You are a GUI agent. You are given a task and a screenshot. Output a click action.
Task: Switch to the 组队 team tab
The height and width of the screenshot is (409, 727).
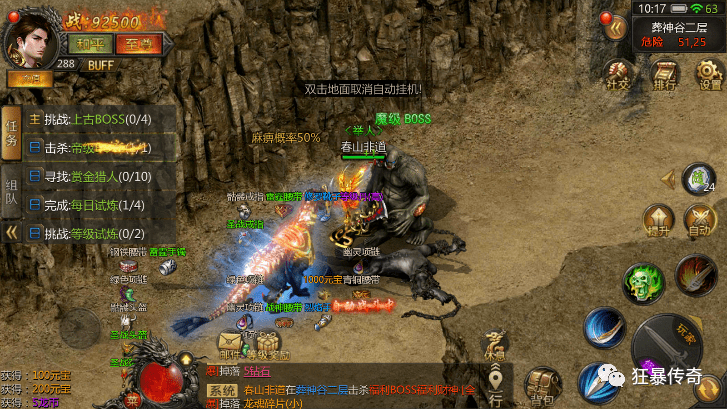click(x=12, y=191)
